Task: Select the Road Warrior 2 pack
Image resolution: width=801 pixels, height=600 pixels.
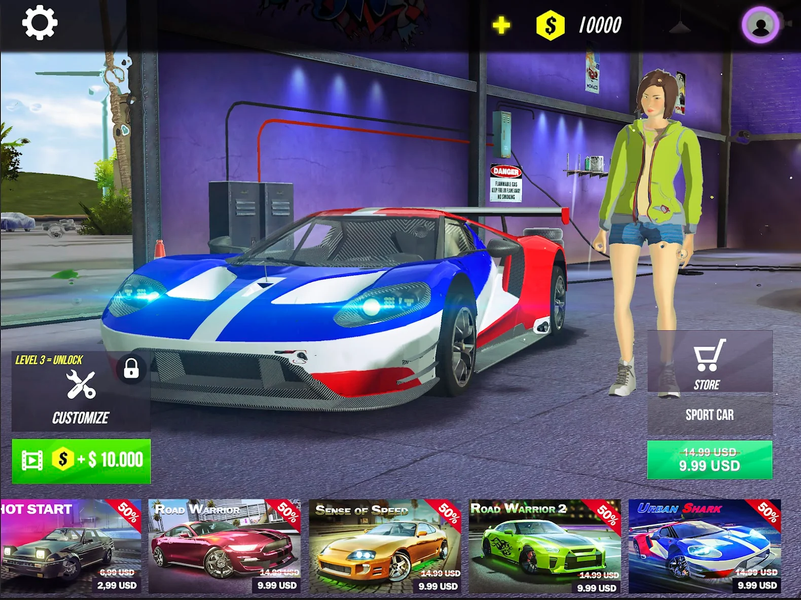Action: click(x=546, y=547)
